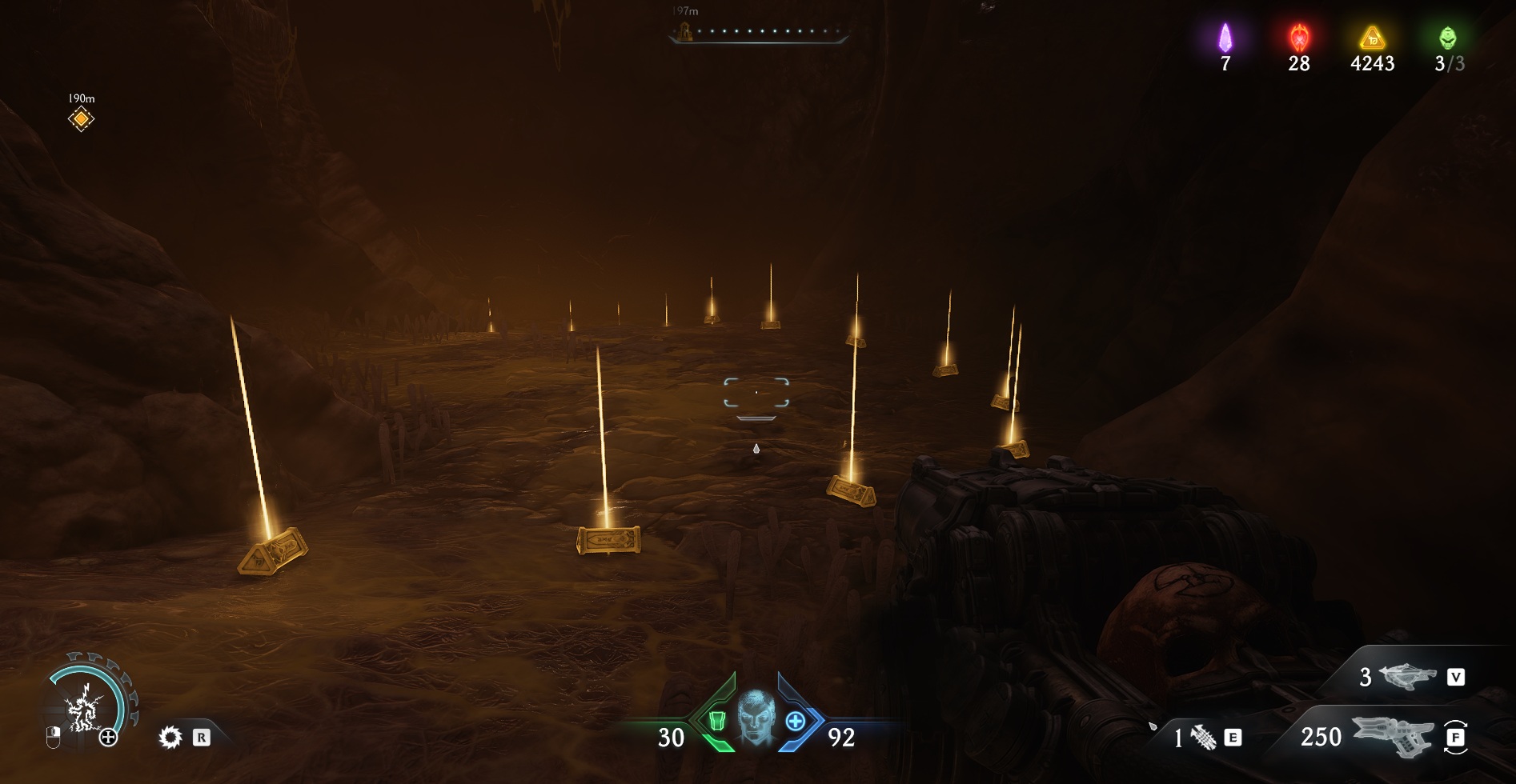Click the red ruby resource icon
Image resolution: width=1516 pixels, height=784 pixels.
[x=1298, y=38]
